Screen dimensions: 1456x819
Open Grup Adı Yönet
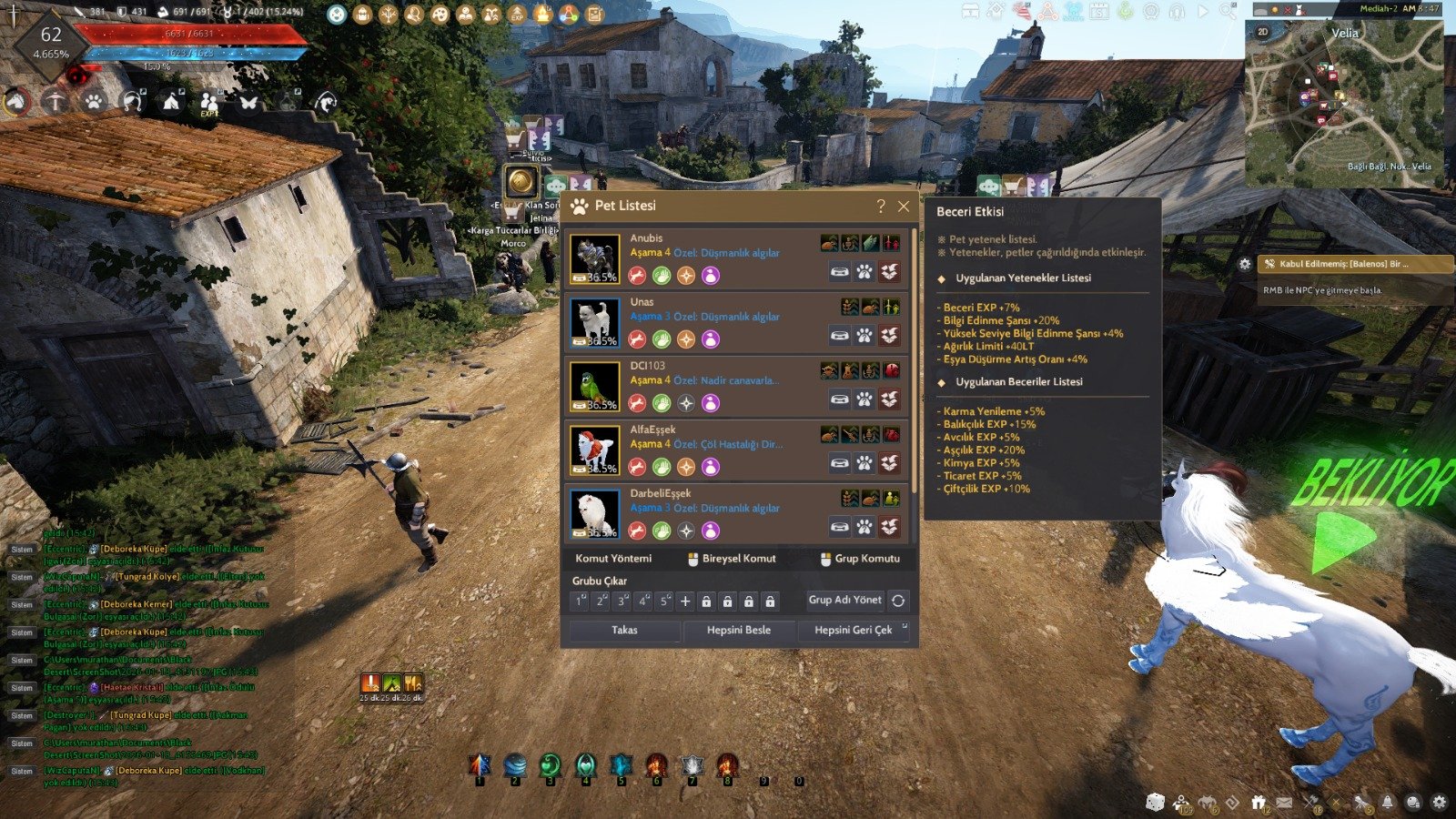(844, 600)
